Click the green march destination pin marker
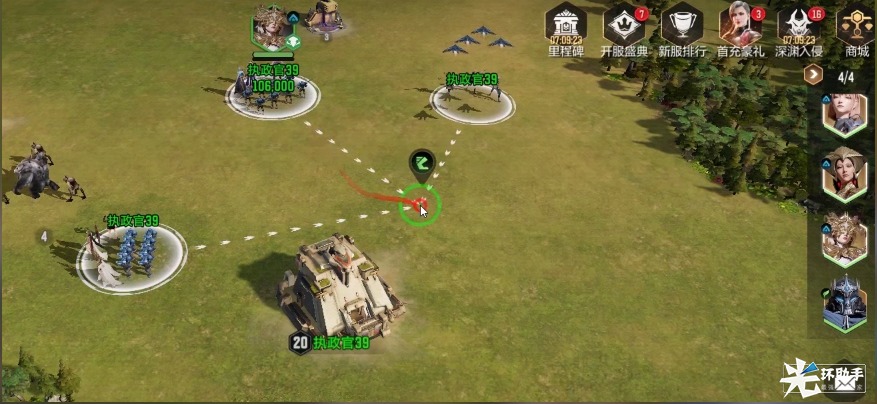Screen dimensions: 877x404 click(422, 165)
